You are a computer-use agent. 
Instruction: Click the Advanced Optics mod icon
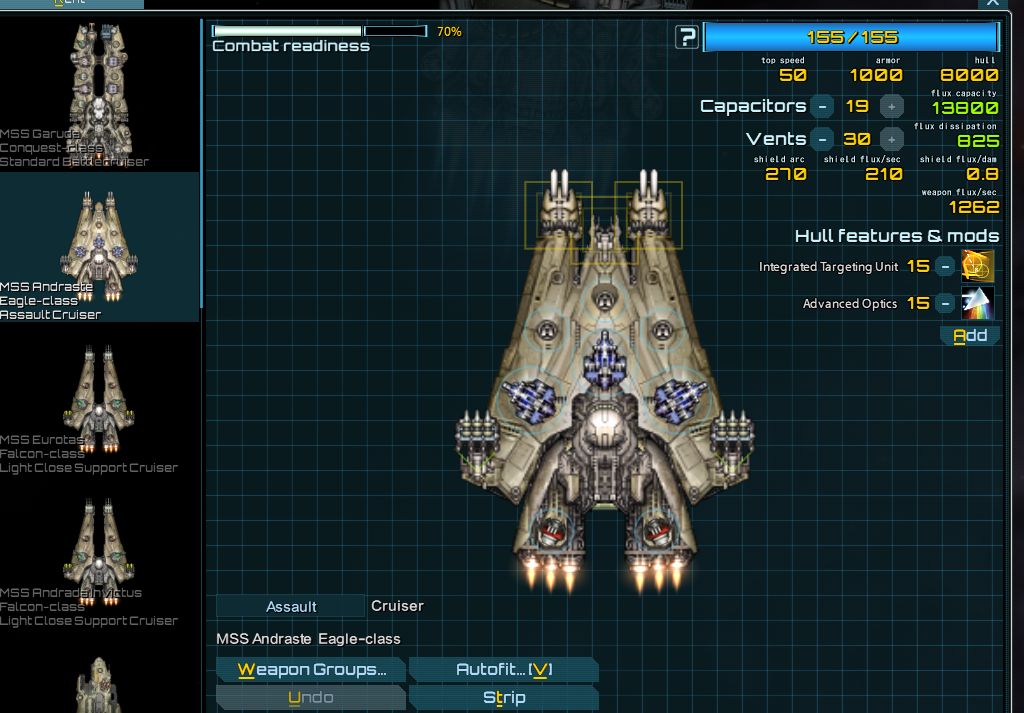click(x=978, y=303)
